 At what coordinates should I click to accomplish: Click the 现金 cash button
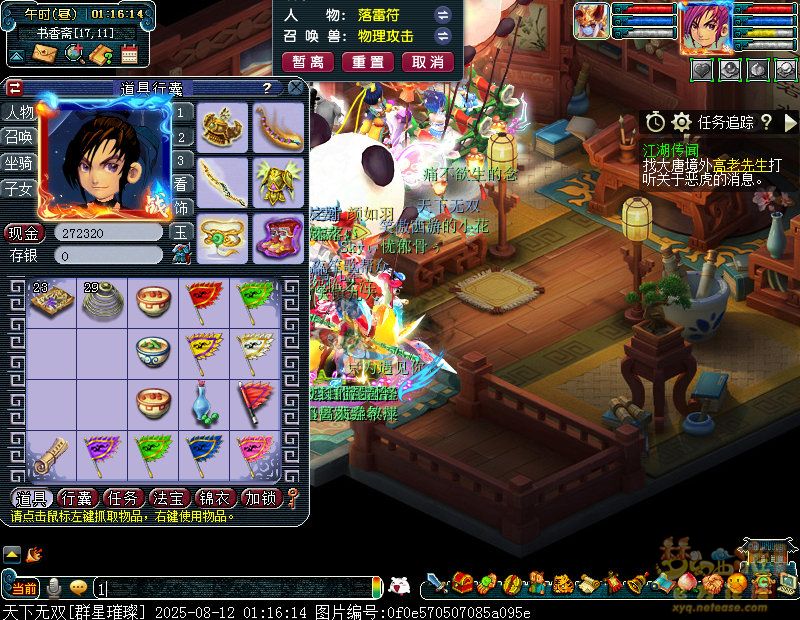[23, 233]
